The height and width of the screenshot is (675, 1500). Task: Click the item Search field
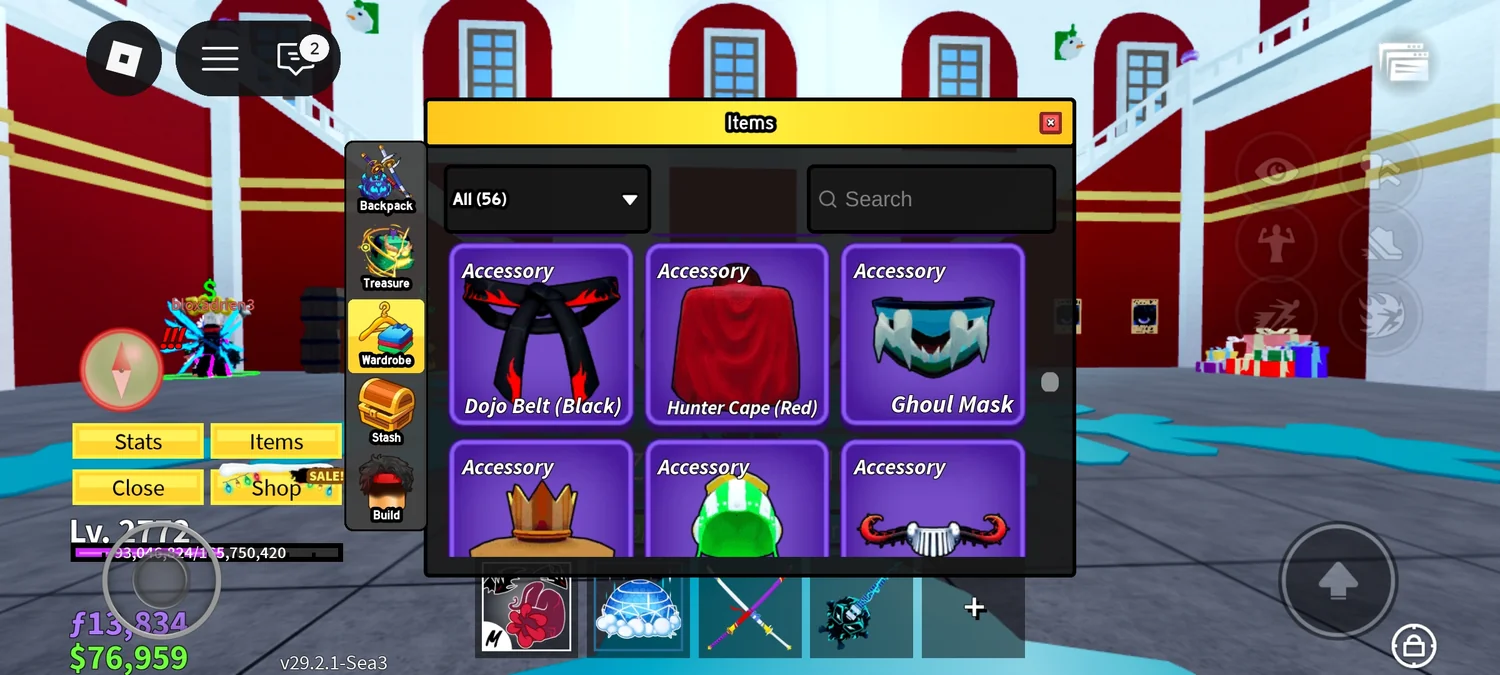pos(931,199)
